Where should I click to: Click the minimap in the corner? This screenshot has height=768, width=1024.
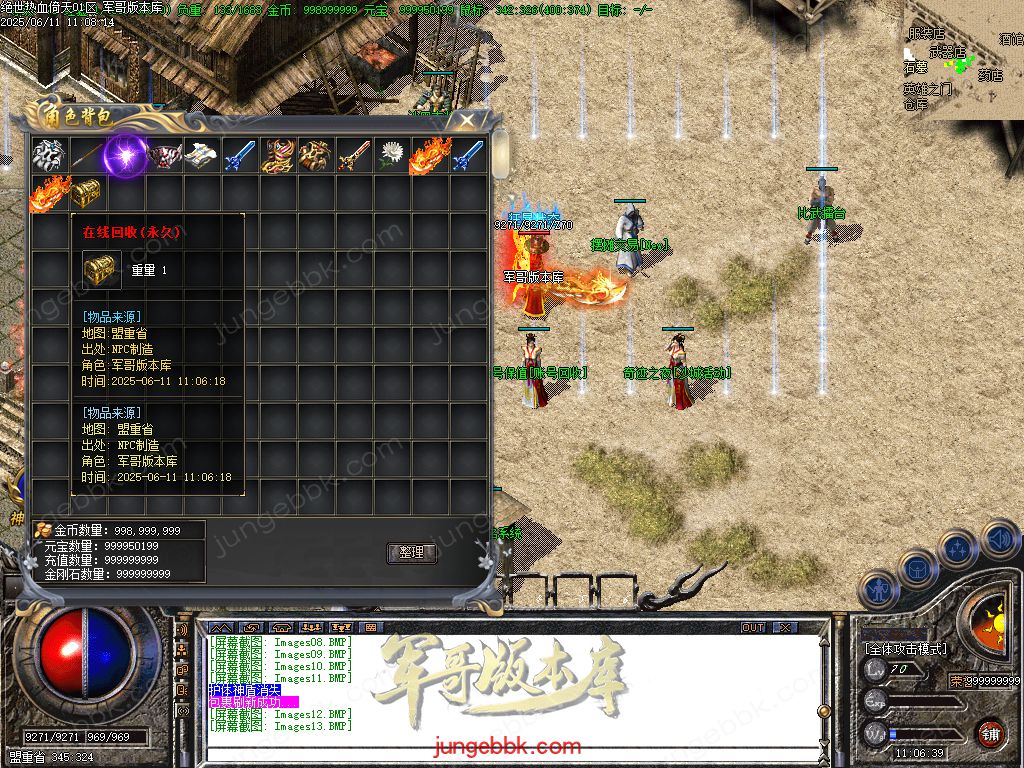pos(962,60)
